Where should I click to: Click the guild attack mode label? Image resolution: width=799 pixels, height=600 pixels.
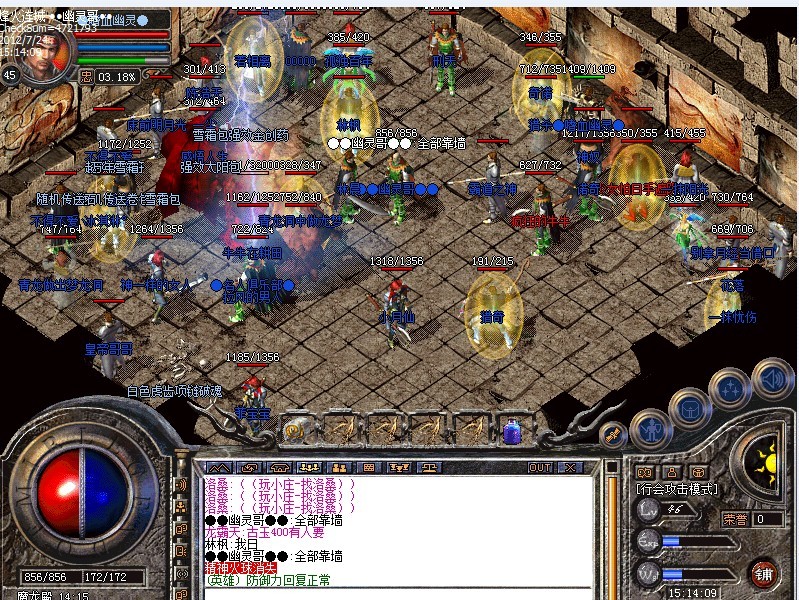[x=677, y=490]
